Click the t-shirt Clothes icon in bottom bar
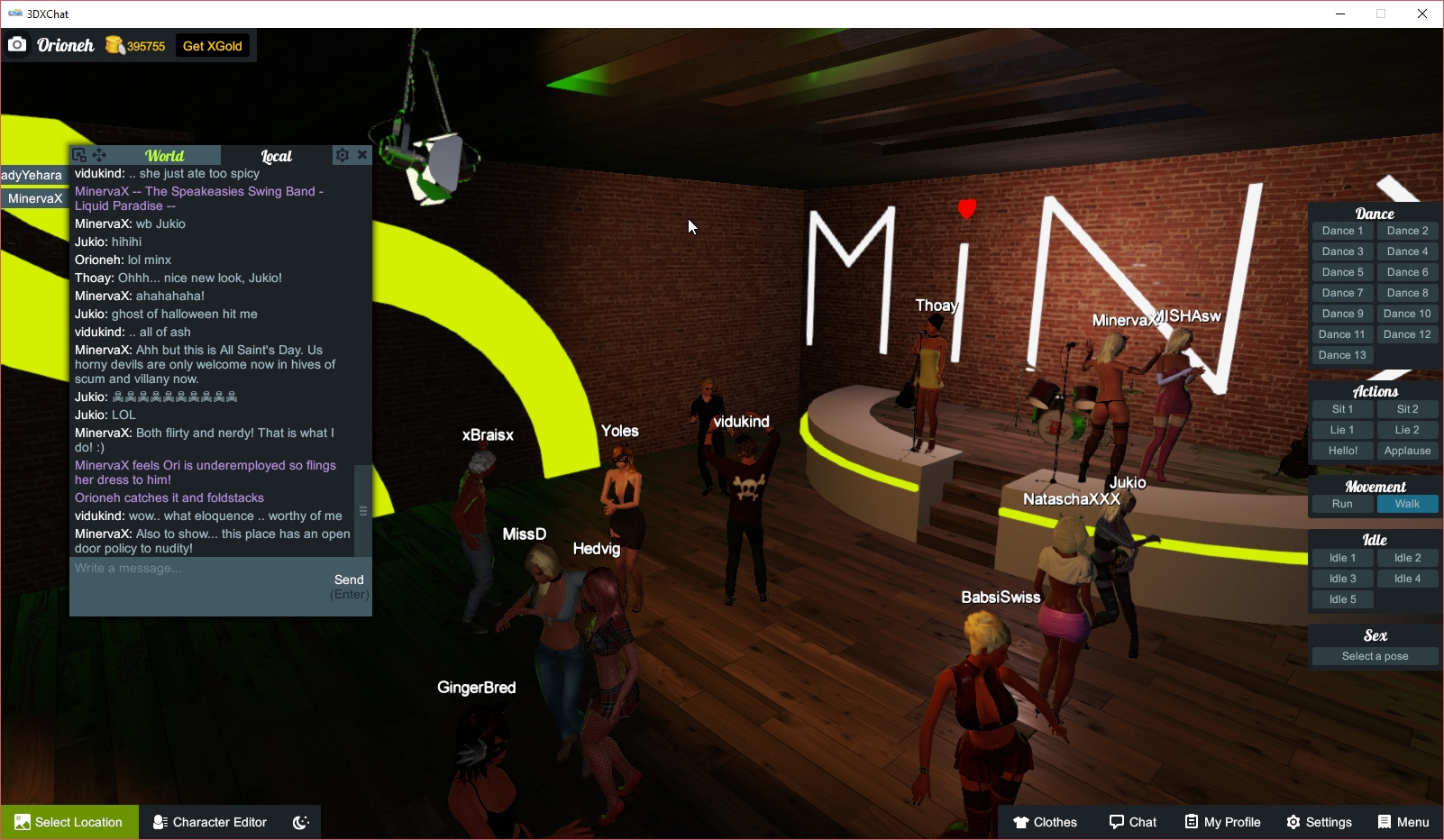Image resolution: width=1444 pixels, height=840 pixels. (1019, 821)
